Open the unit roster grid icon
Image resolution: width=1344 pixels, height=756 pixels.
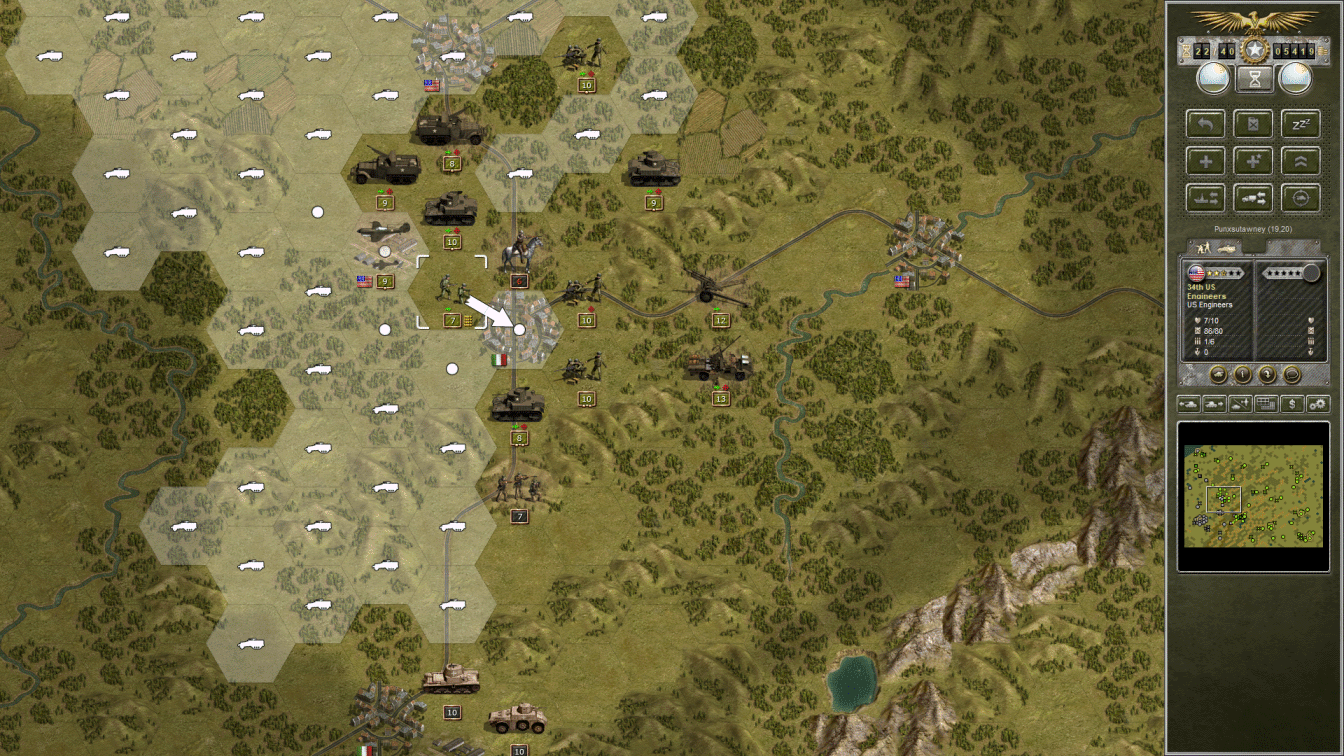pyautogui.click(x=1264, y=404)
